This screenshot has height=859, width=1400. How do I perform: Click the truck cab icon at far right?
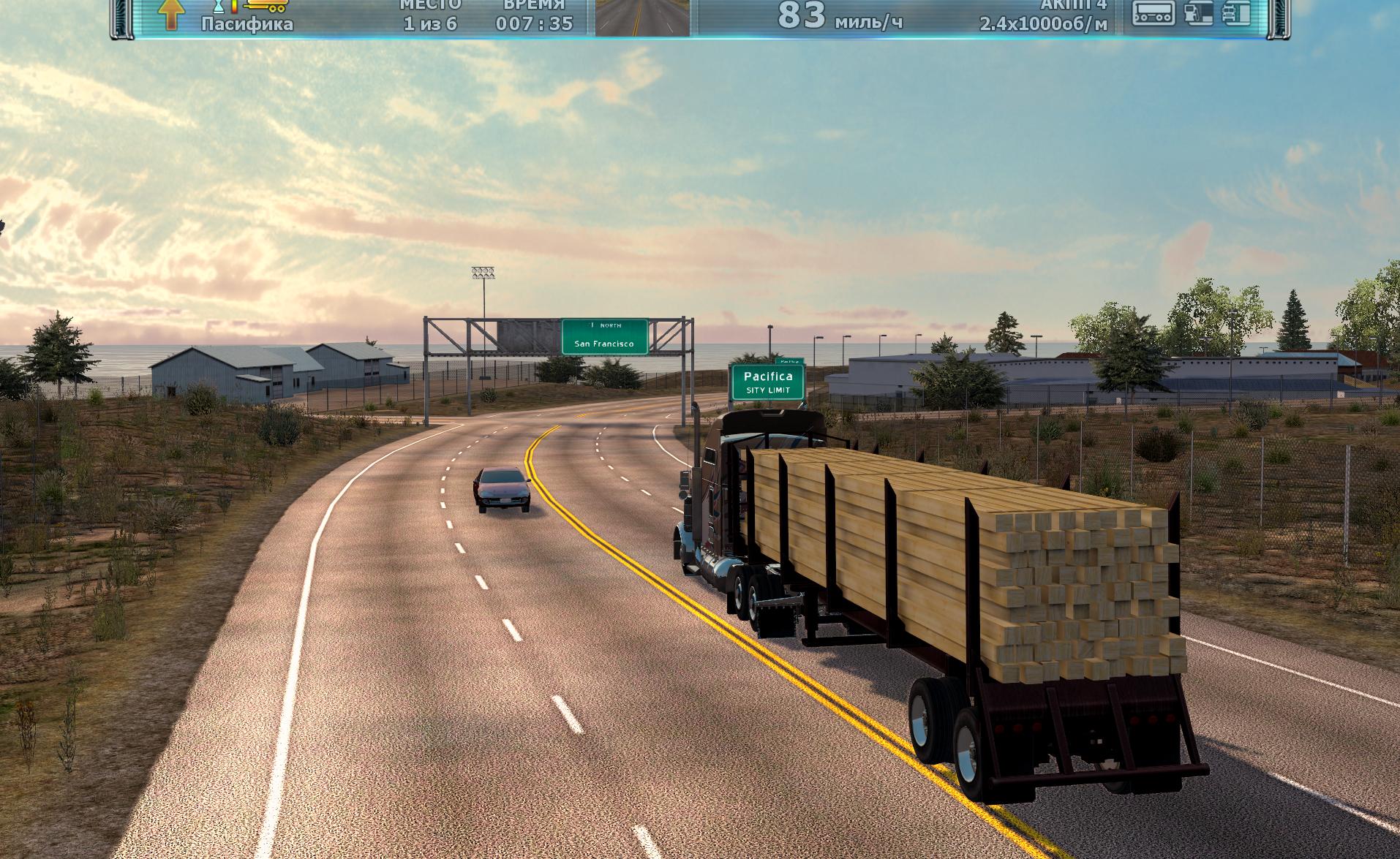pyautogui.click(x=1236, y=13)
